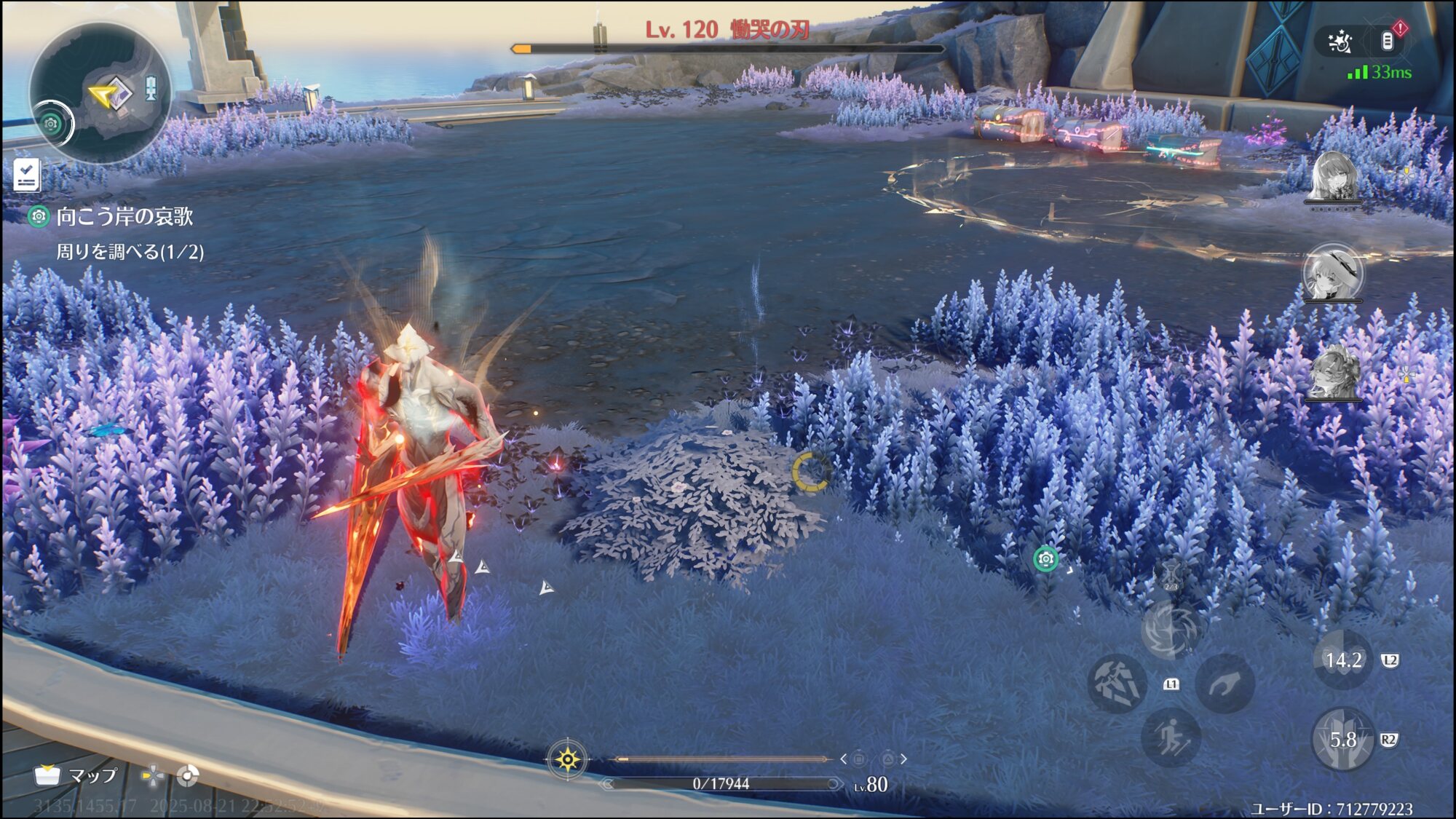Screen dimensions: 1456x819
Task: Open the menu icon with red alert badge
Action: click(x=1388, y=41)
